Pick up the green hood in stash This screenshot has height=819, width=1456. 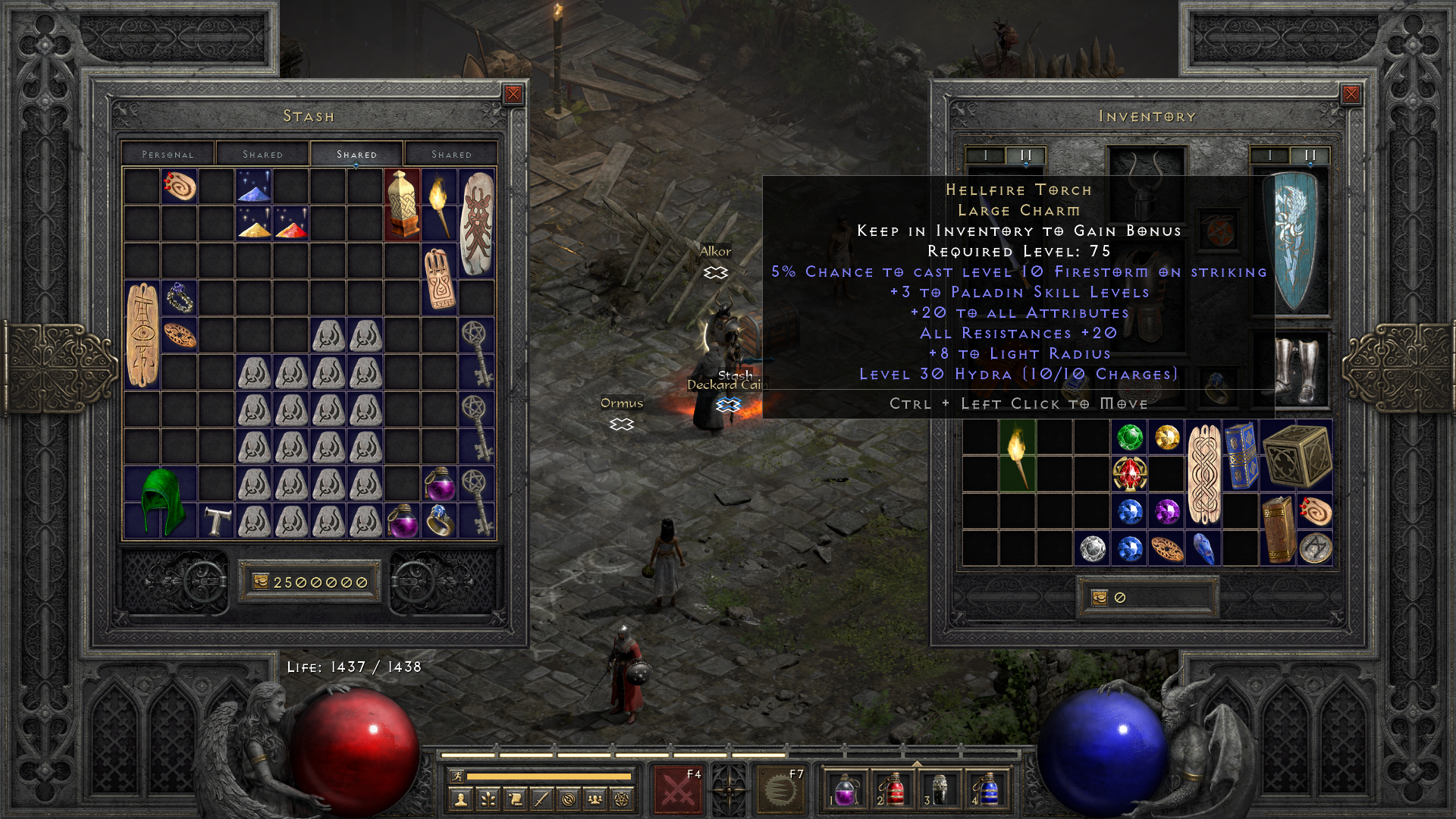click(x=161, y=500)
